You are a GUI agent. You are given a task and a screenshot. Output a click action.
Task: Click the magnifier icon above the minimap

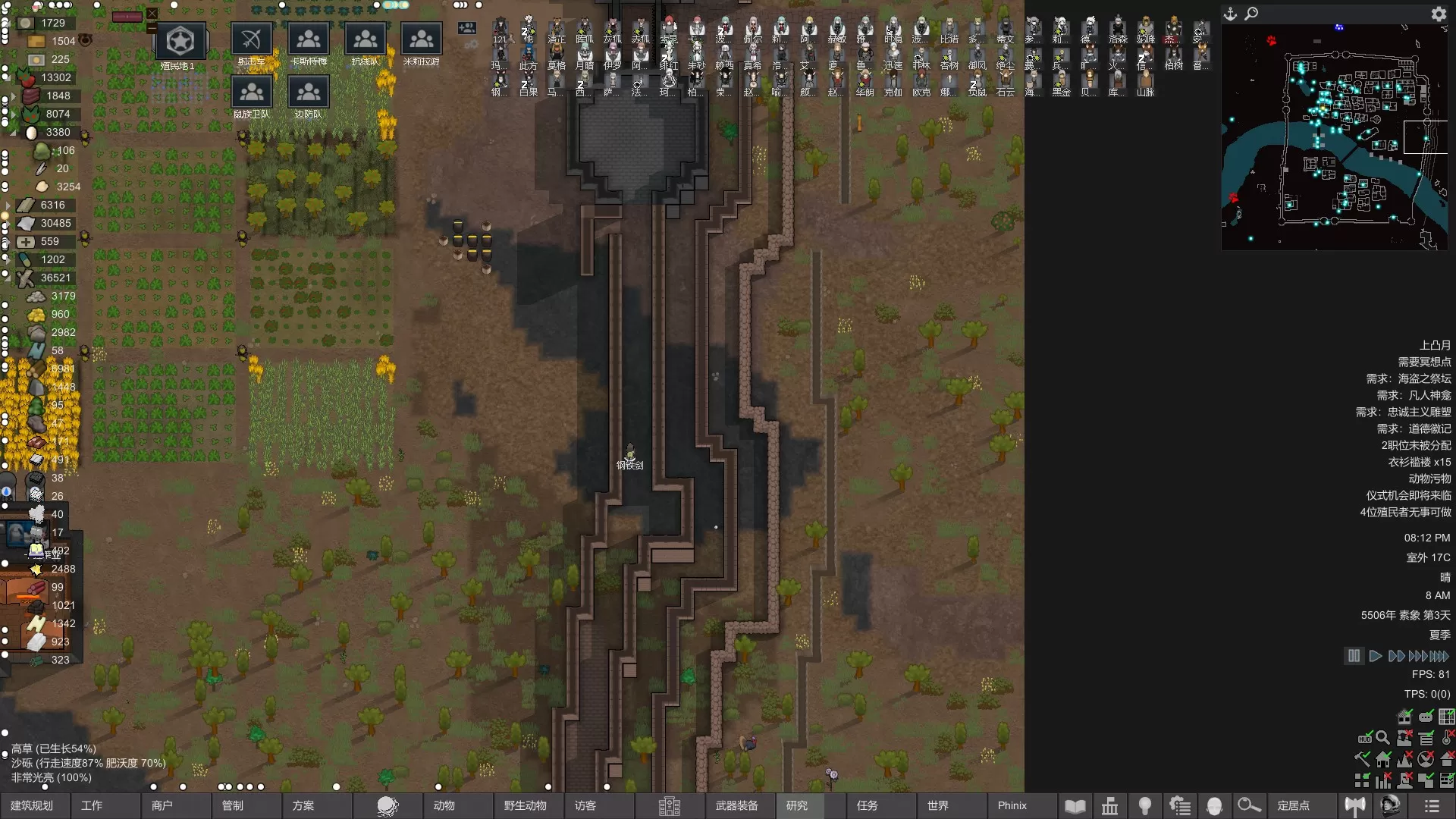click(x=1252, y=14)
